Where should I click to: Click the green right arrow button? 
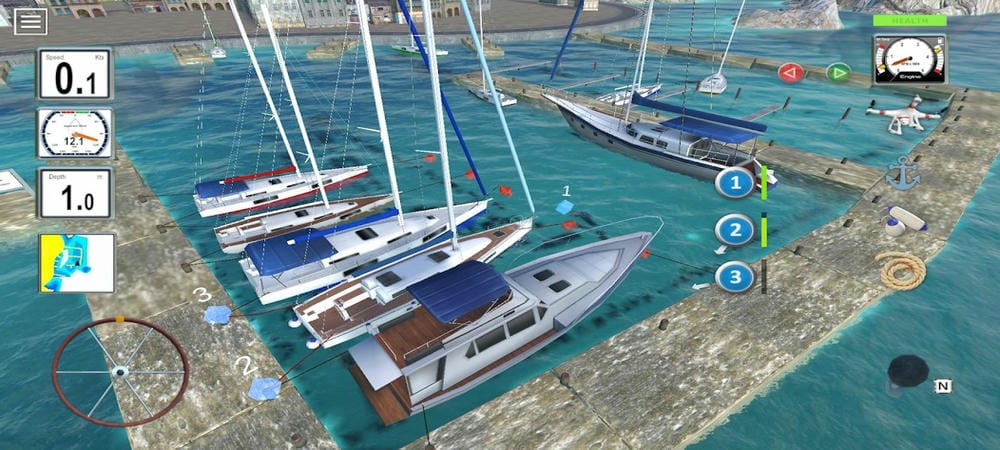point(838,72)
